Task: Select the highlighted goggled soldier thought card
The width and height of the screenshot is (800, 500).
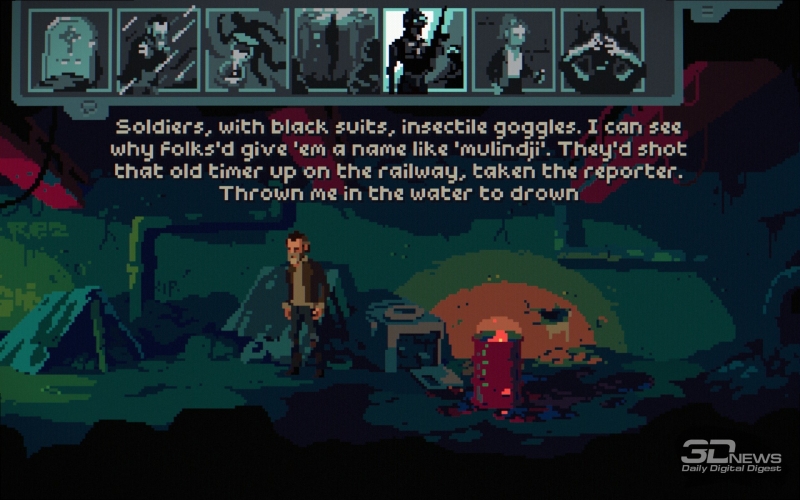Action: 424,52
